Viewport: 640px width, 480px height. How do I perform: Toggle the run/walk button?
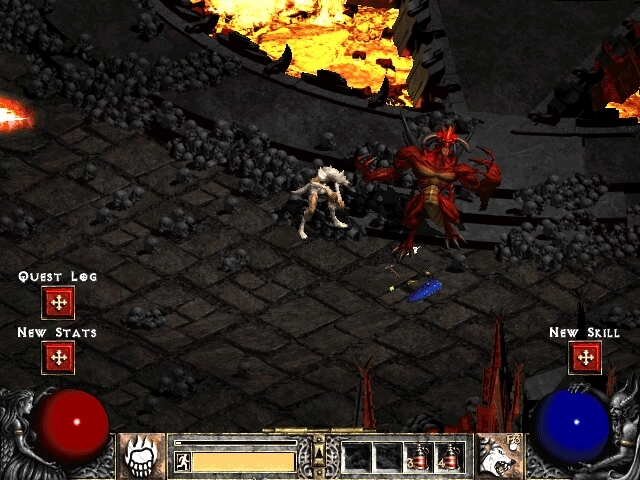(183, 461)
